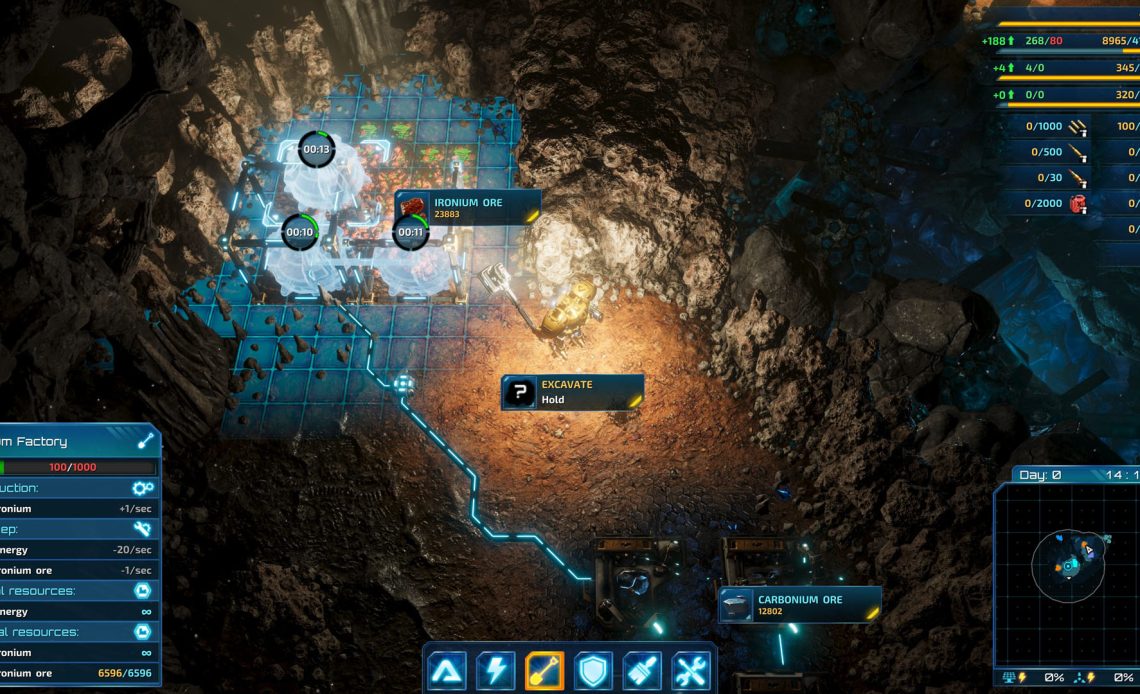Click the Ironium Ore deposit label
Screen dimensions: 1140x694
(468, 208)
